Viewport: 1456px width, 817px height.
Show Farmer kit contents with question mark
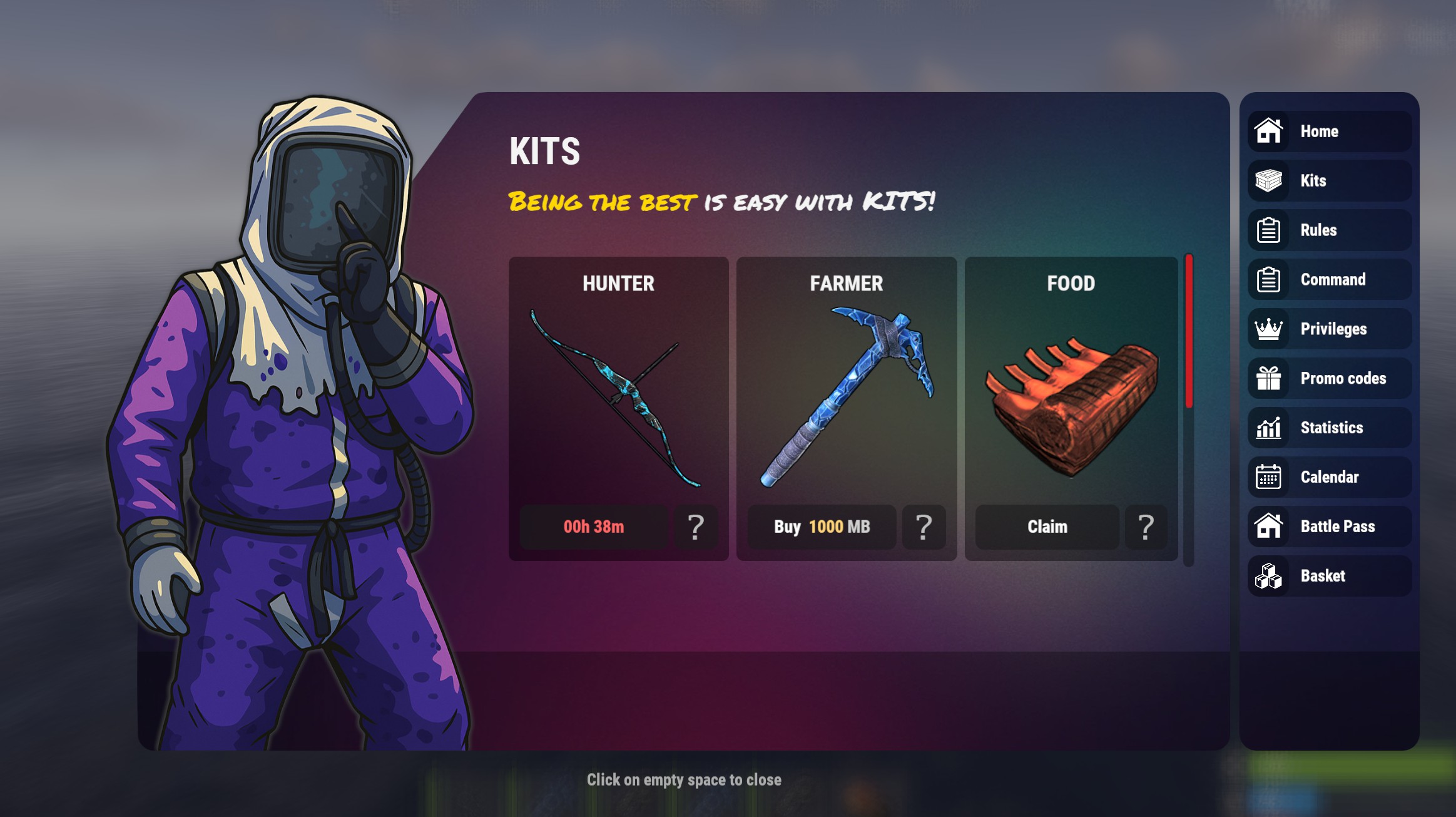click(924, 527)
